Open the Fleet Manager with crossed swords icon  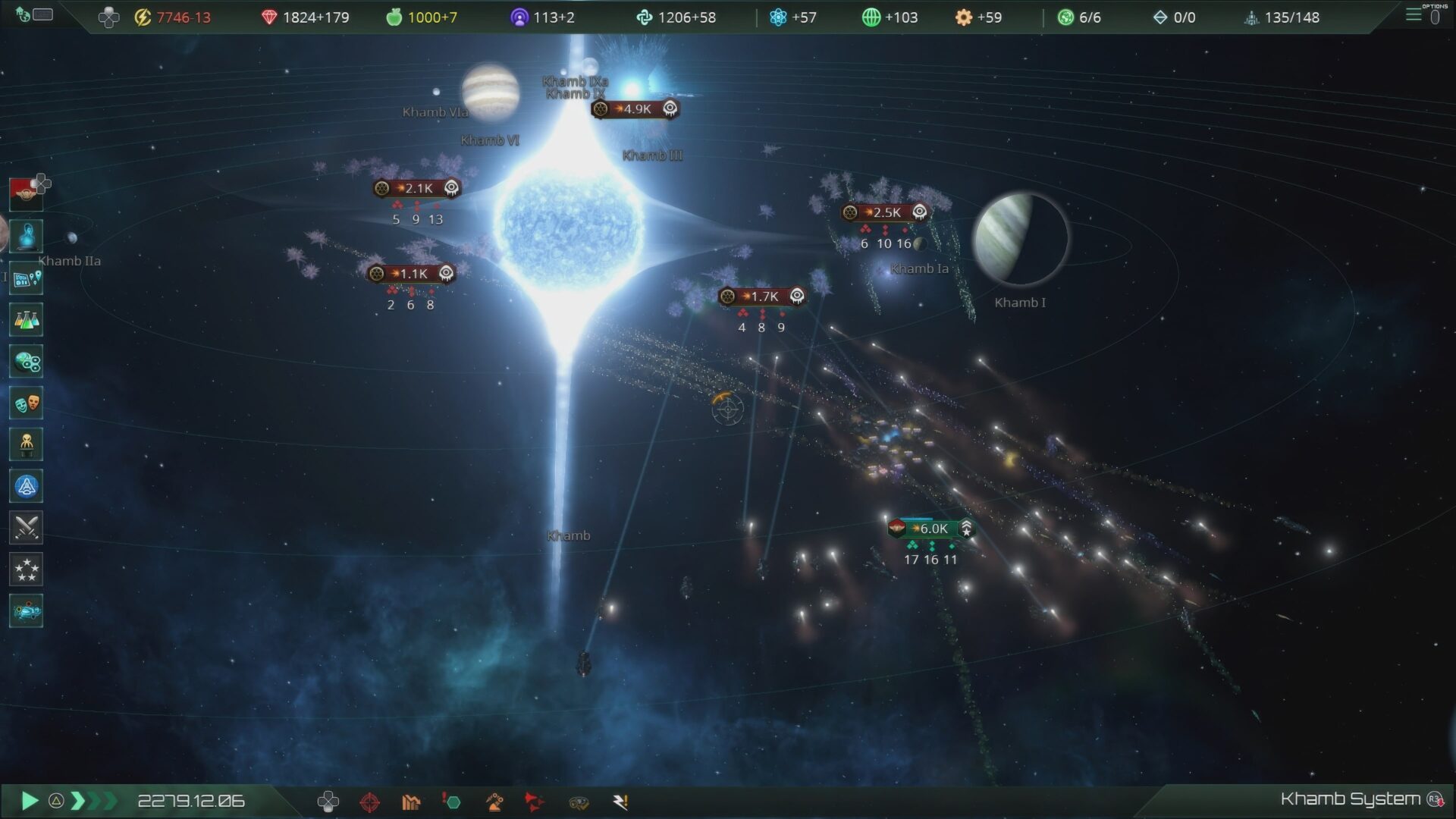click(x=27, y=527)
